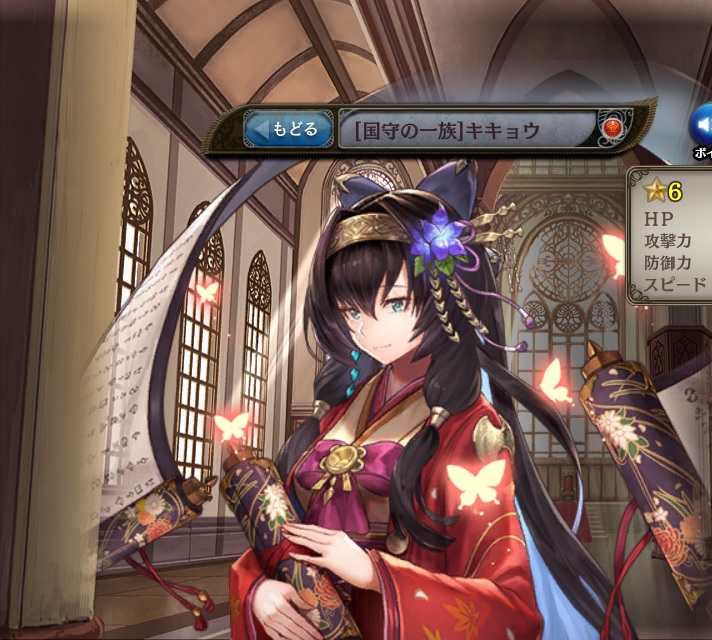712x640 pixels.
Task: Go back with the もどる button
Action: pos(288,129)
